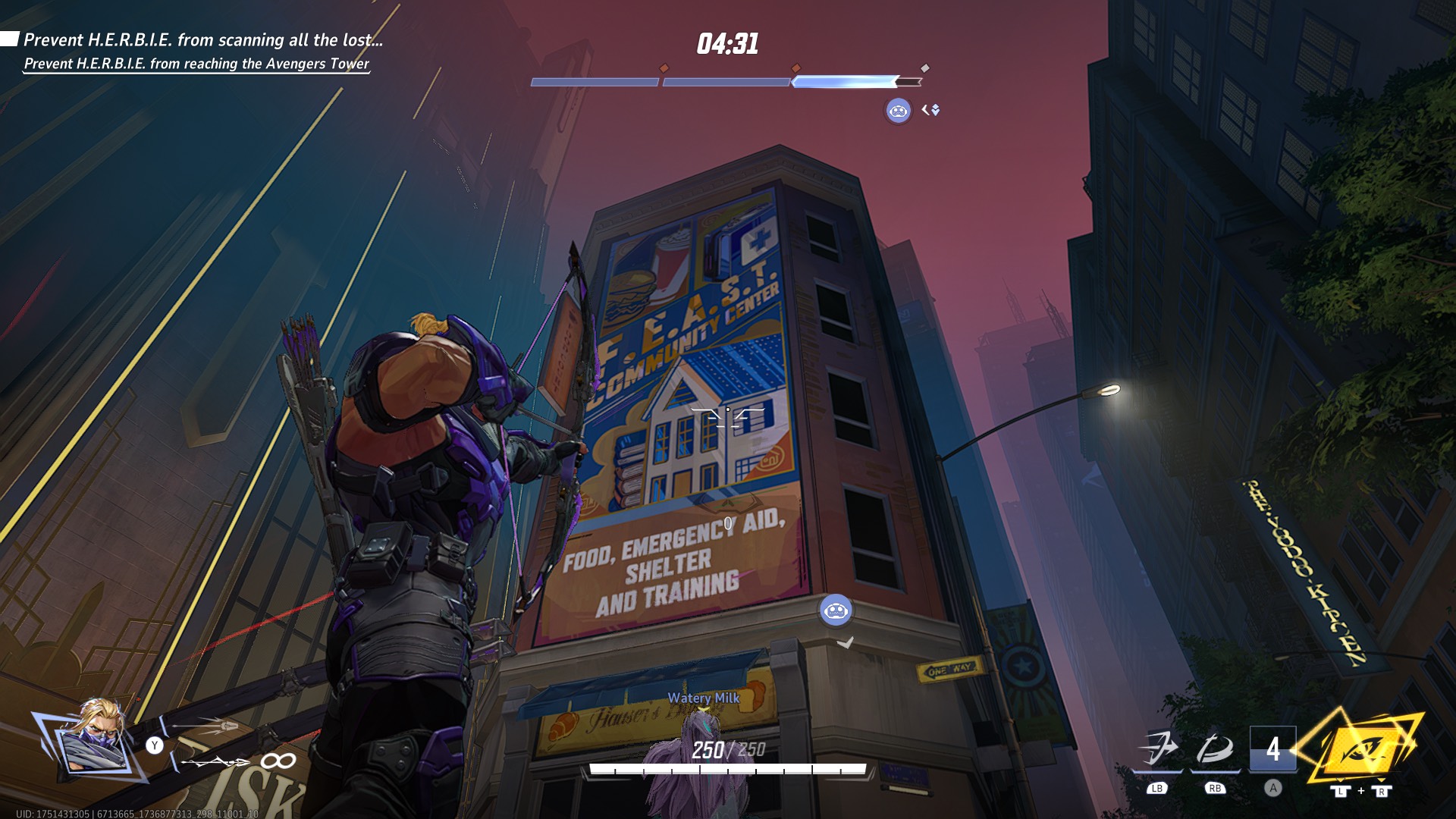Click the diamond checkpoint marker on the first progress segment

tap(666, 67)
